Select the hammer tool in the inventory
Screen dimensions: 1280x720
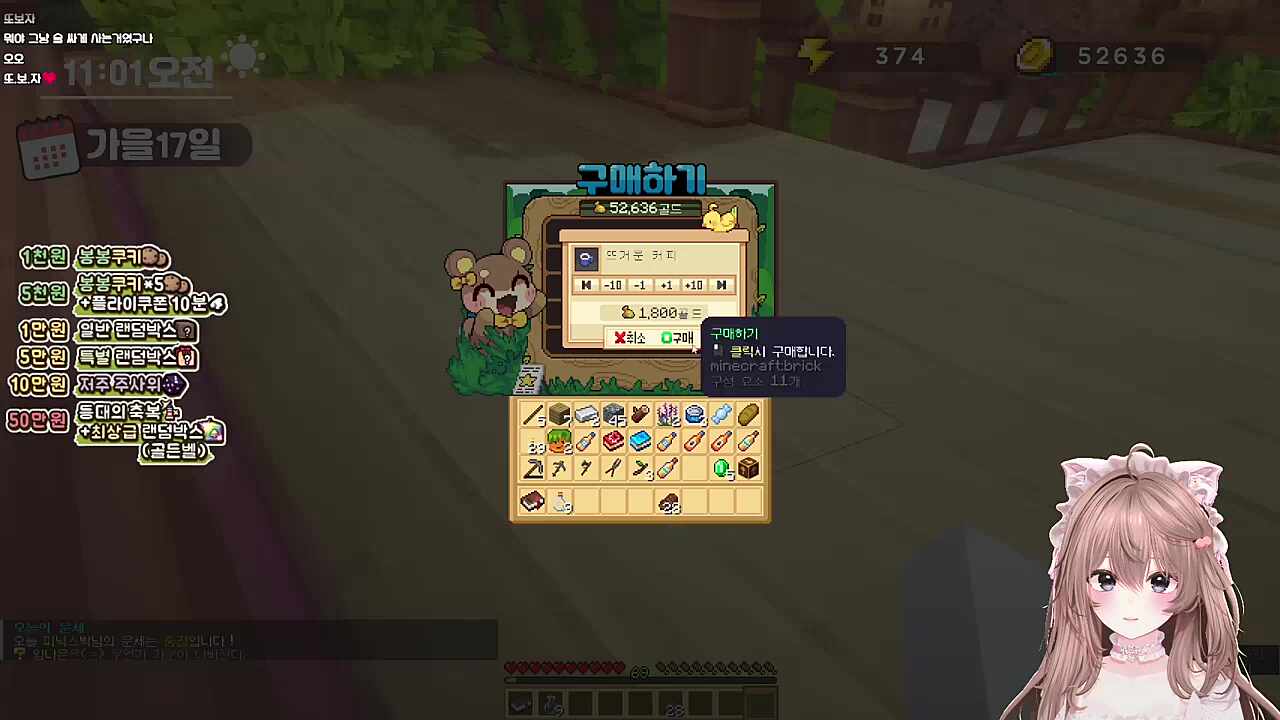[531, 468]
